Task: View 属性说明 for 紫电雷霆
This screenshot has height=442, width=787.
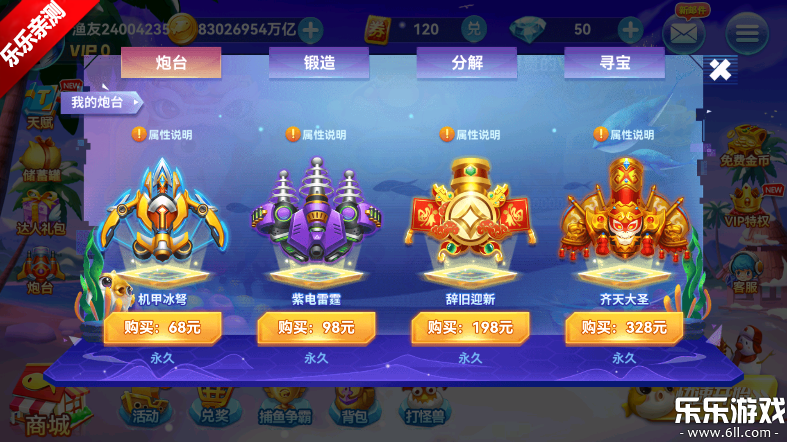Action: point(316,134)
